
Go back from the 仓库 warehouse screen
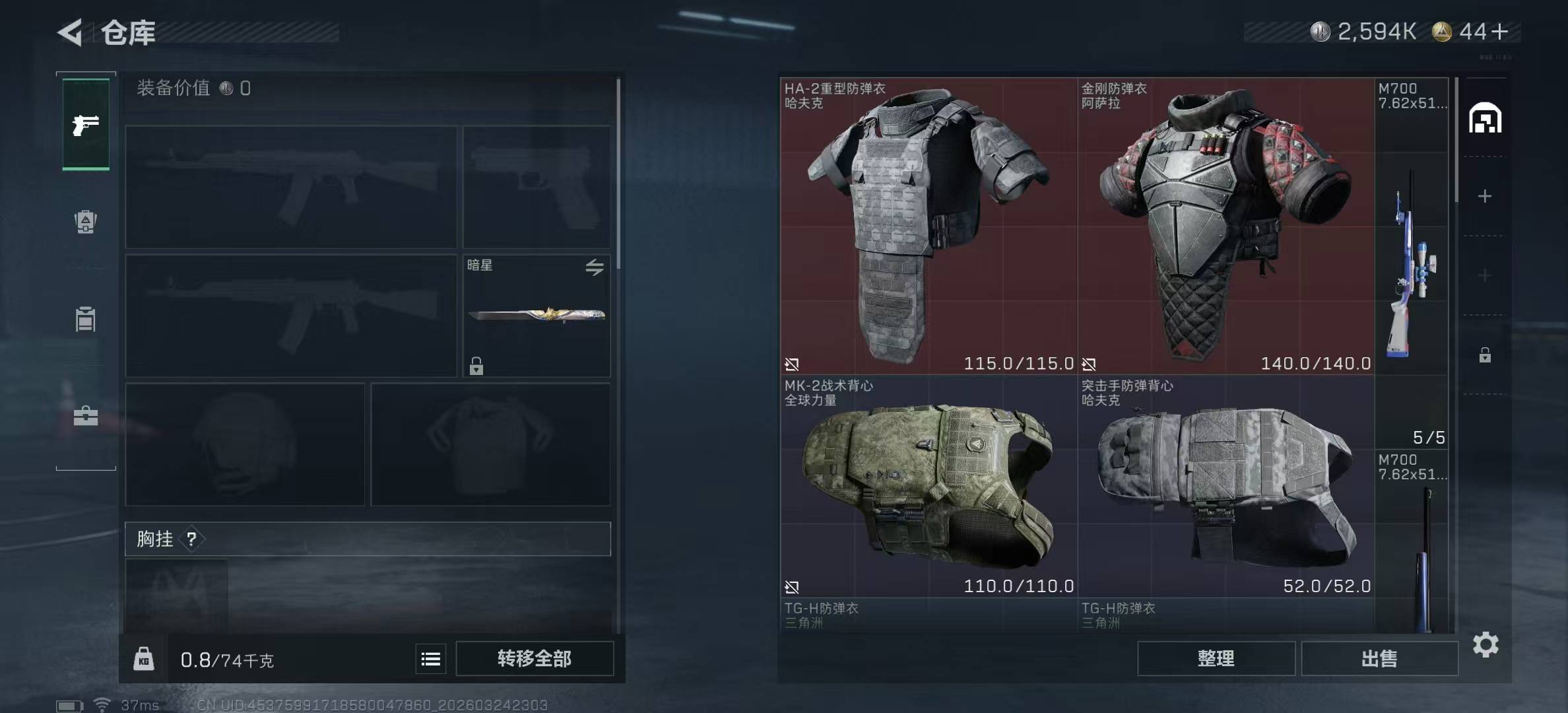coord(70,32)
